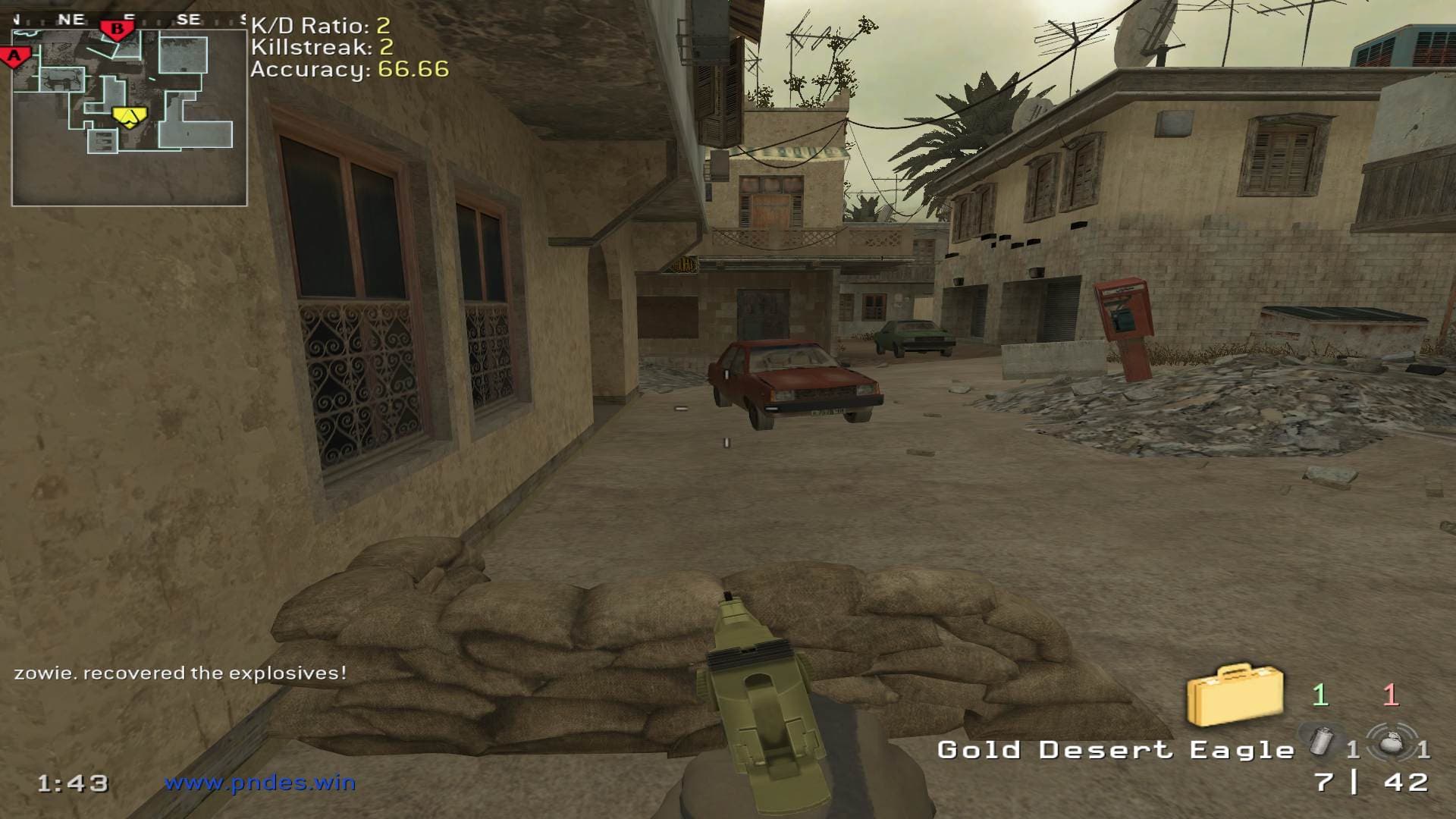Click the yellow briefcase bomb icon
Screen dimensions: 1456x819
tap(1235, 695)
